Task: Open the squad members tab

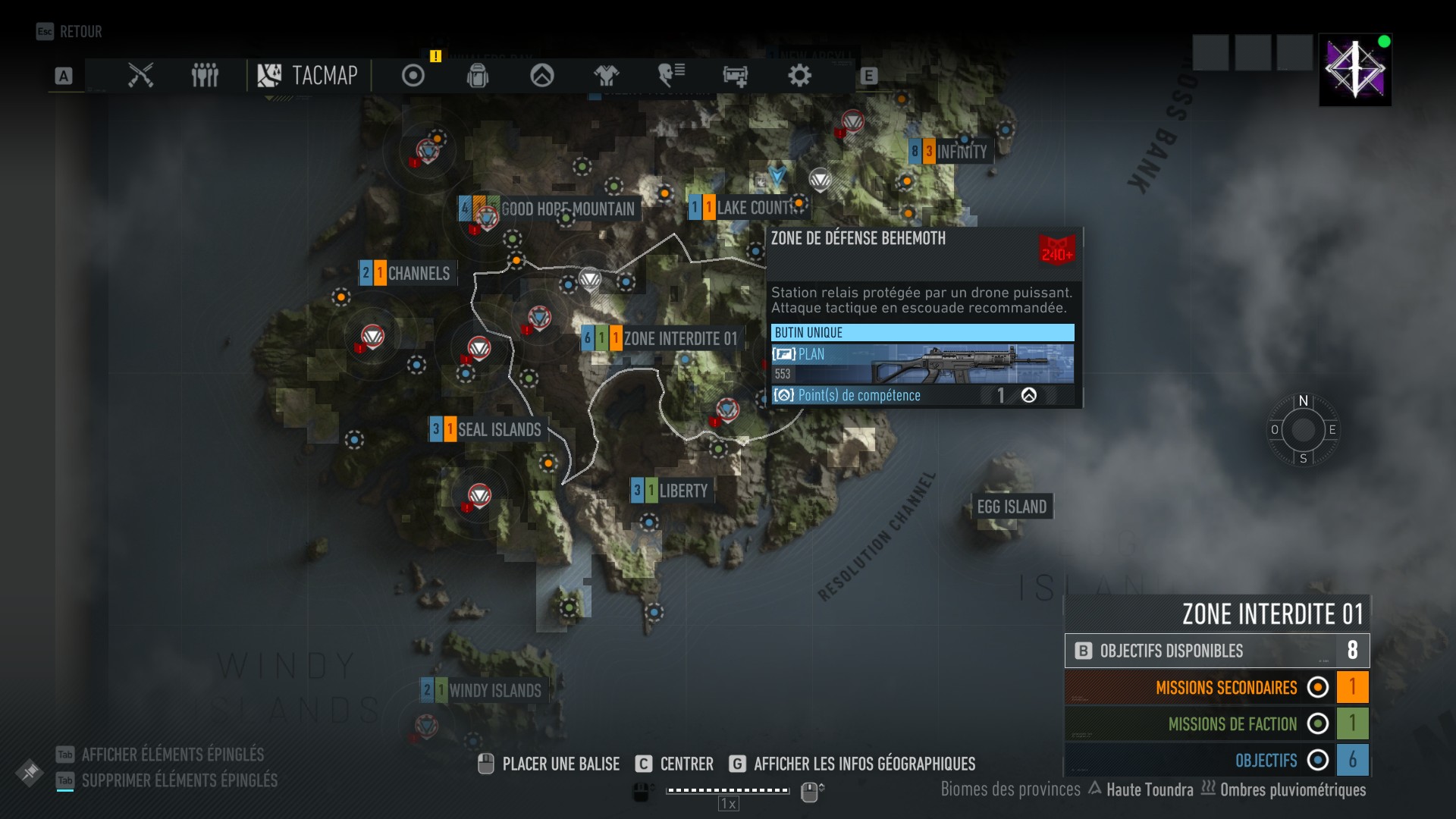Action: (x=205, y=76)
